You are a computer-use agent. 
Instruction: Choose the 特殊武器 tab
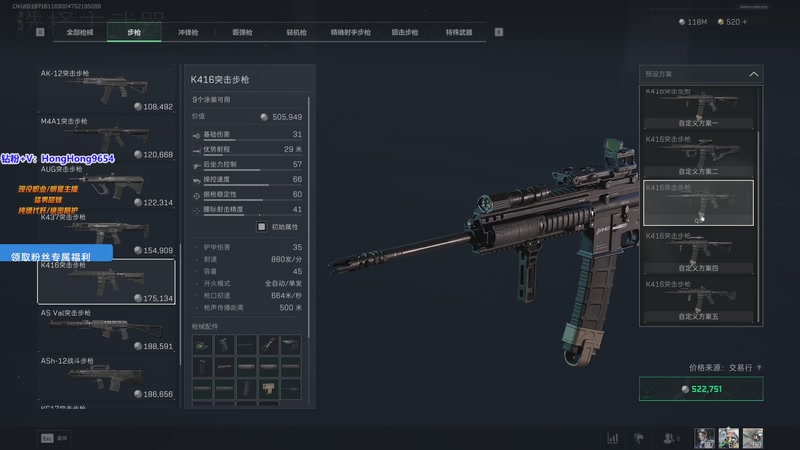(459, 33)
